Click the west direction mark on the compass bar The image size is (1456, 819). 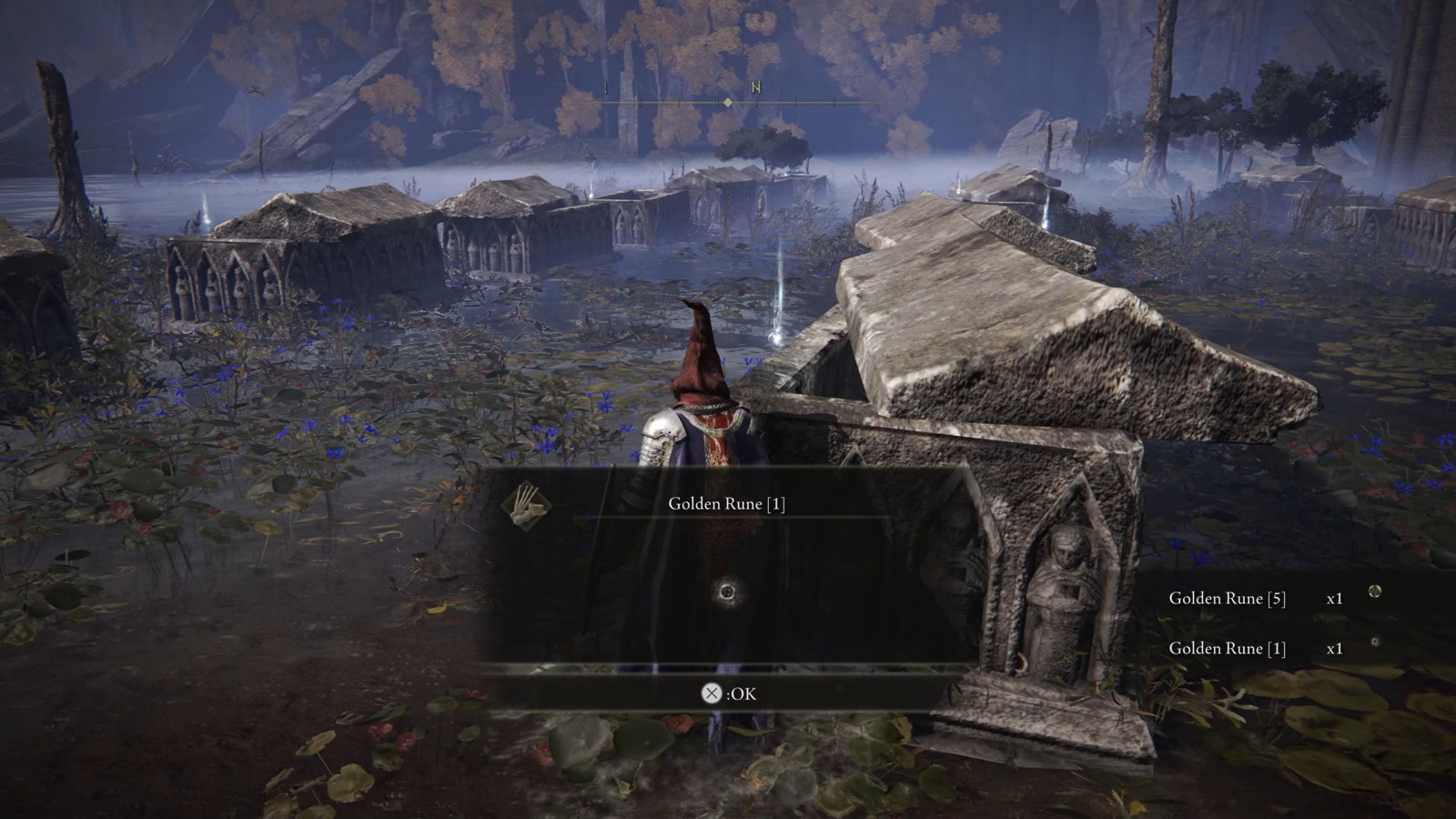click(x=605, y=88)
